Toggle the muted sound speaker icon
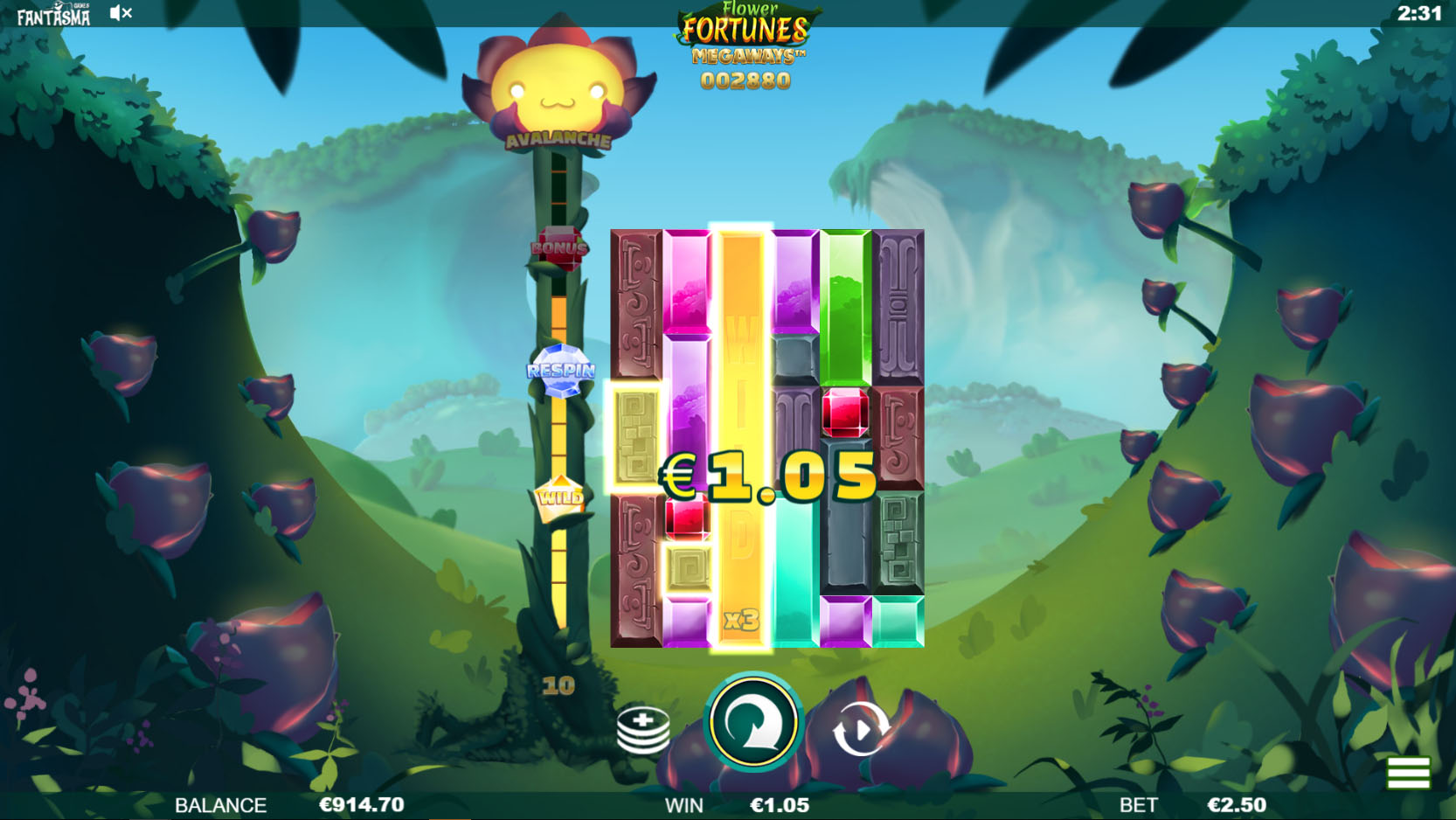Screen dimensions: 1456x820 pyautogui.click(x=121, y=13)
